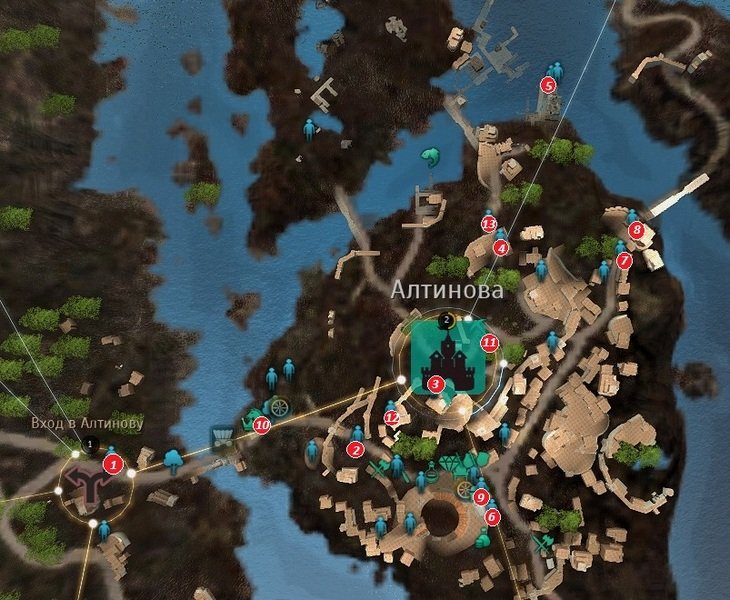Choose red marker number 8
The image size is (730, 600).
tap(636, 231)
